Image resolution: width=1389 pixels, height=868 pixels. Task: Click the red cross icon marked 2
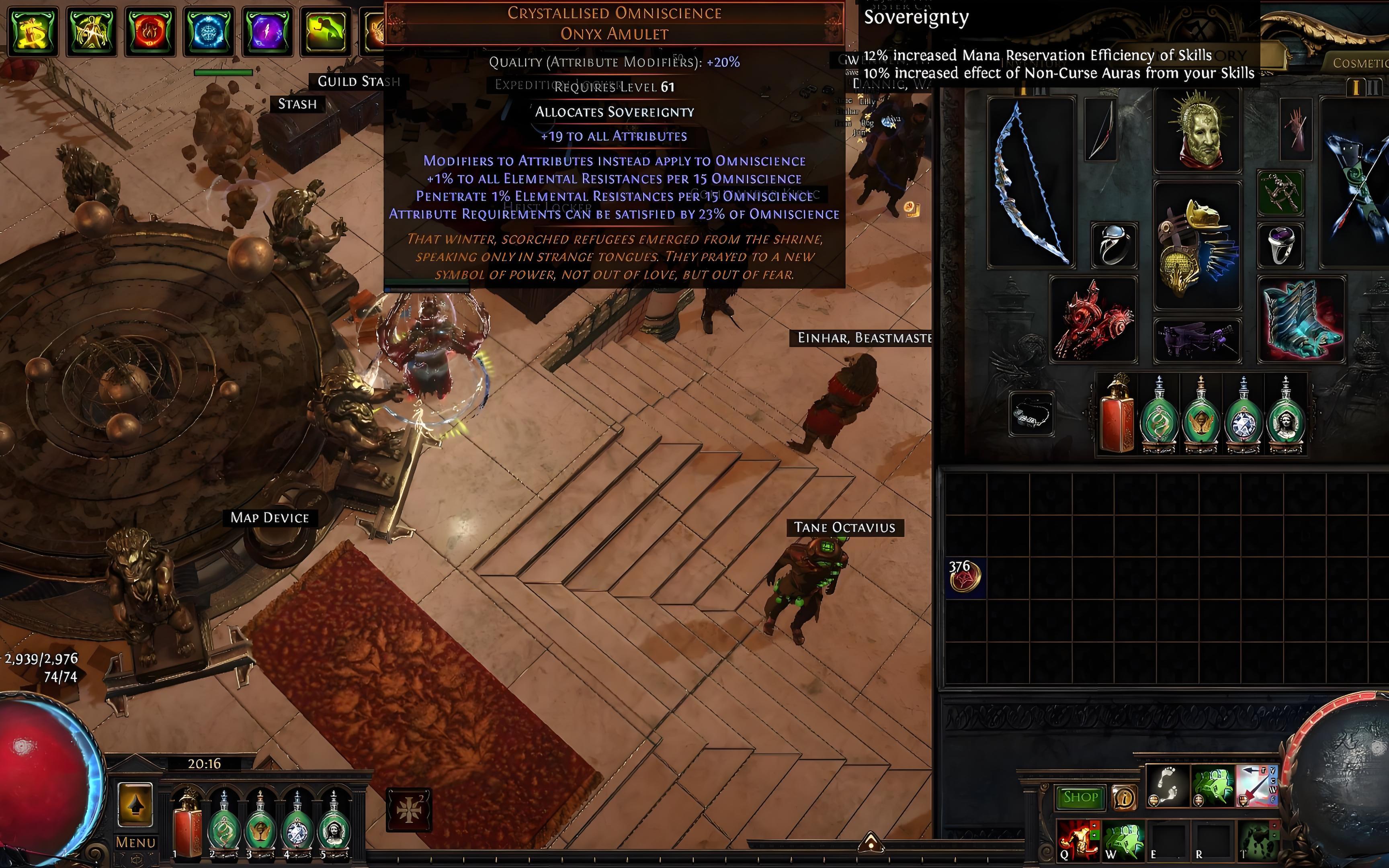pos(409,809)
